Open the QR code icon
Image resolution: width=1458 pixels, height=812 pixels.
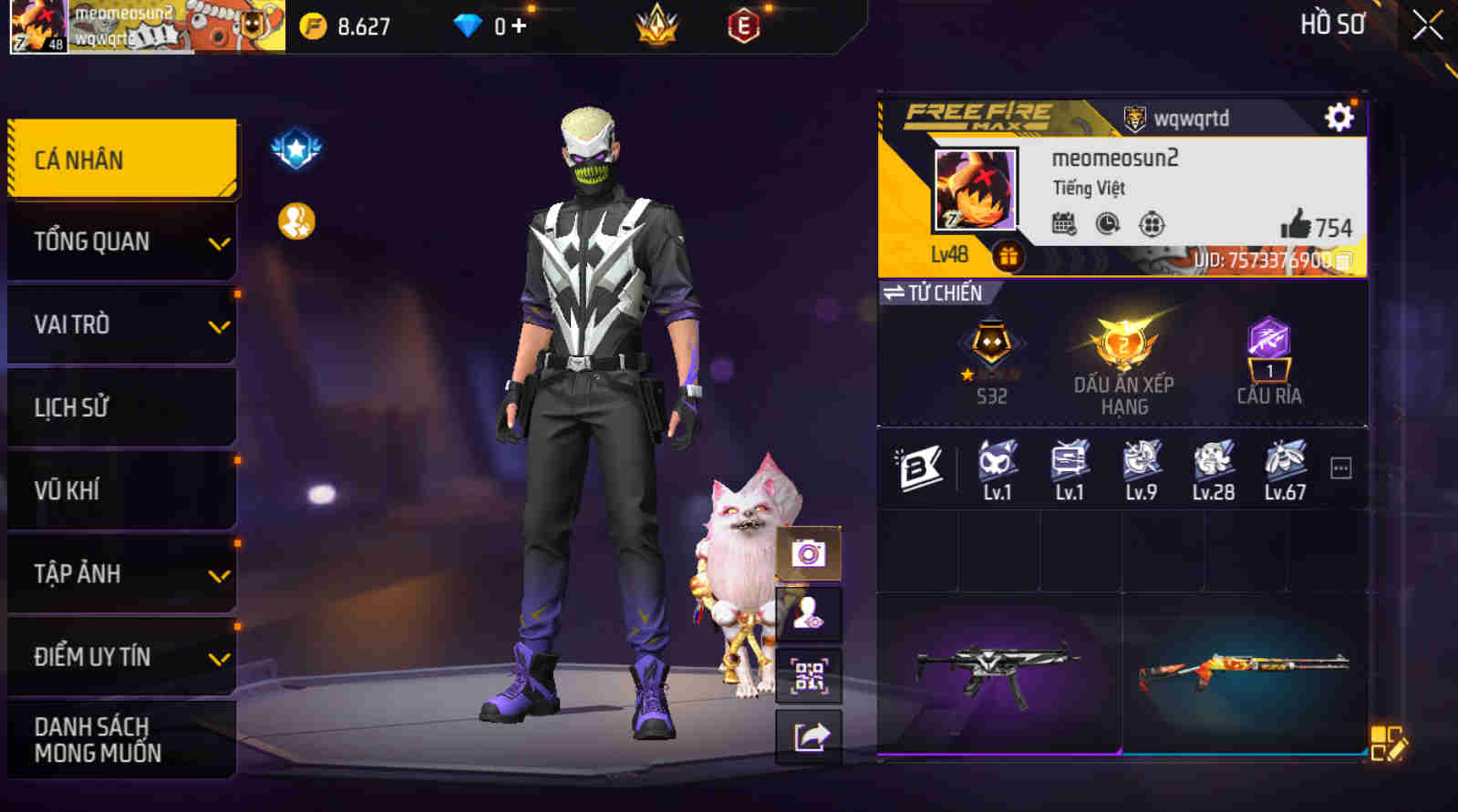(x=808, y=675)
